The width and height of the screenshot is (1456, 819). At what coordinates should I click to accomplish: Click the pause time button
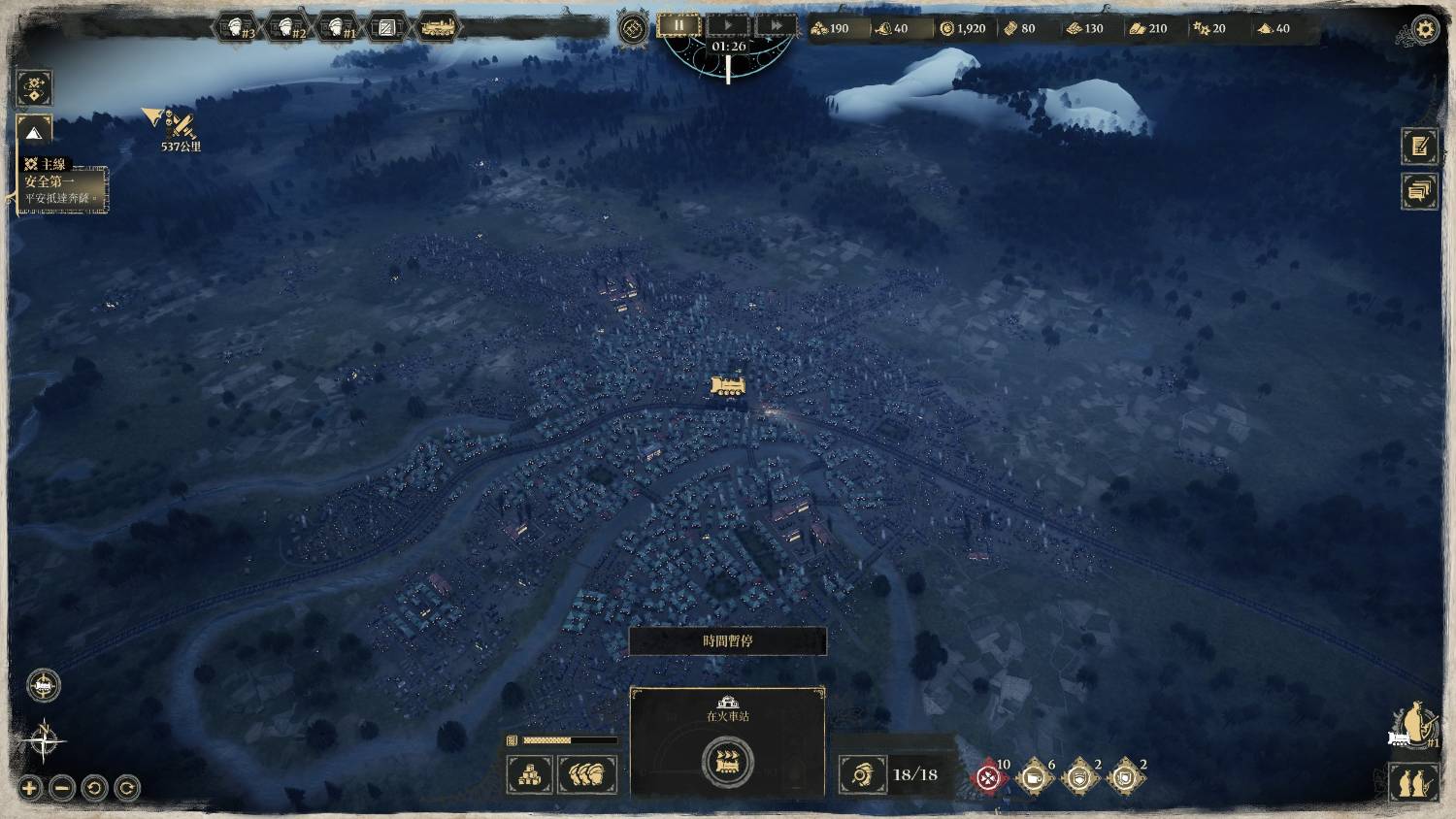(x=679, y=26)
